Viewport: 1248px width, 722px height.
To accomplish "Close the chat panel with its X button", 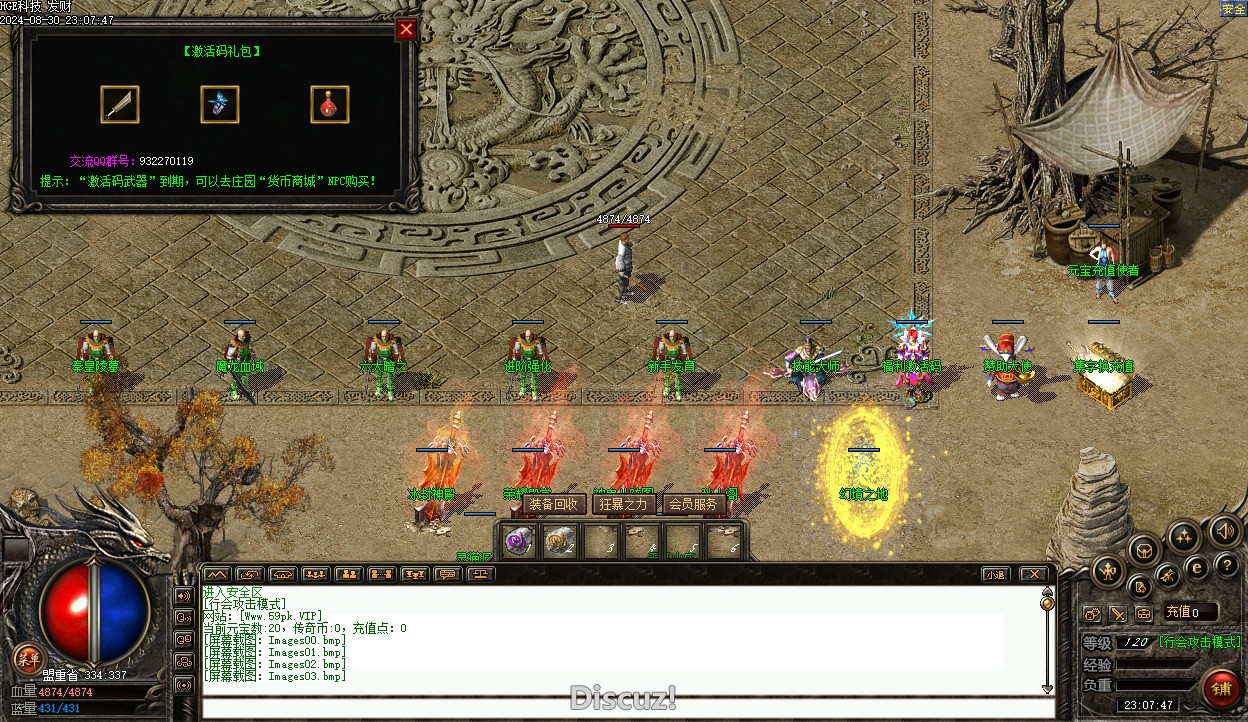I will pyautogui.click(x=1034, y=574).
